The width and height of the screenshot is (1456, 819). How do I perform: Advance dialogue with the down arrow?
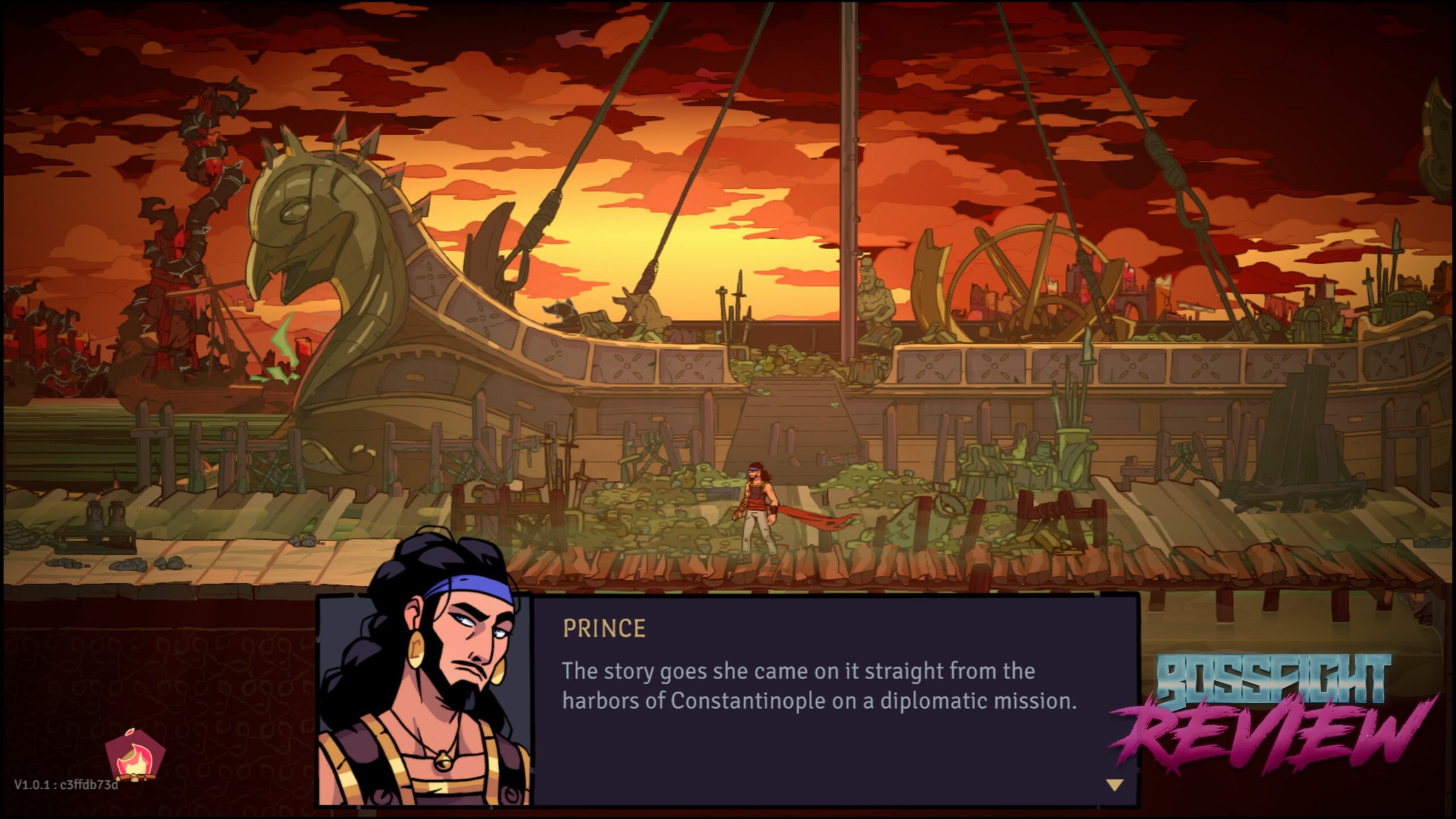pyautogui.click(x=1114, y=785)
